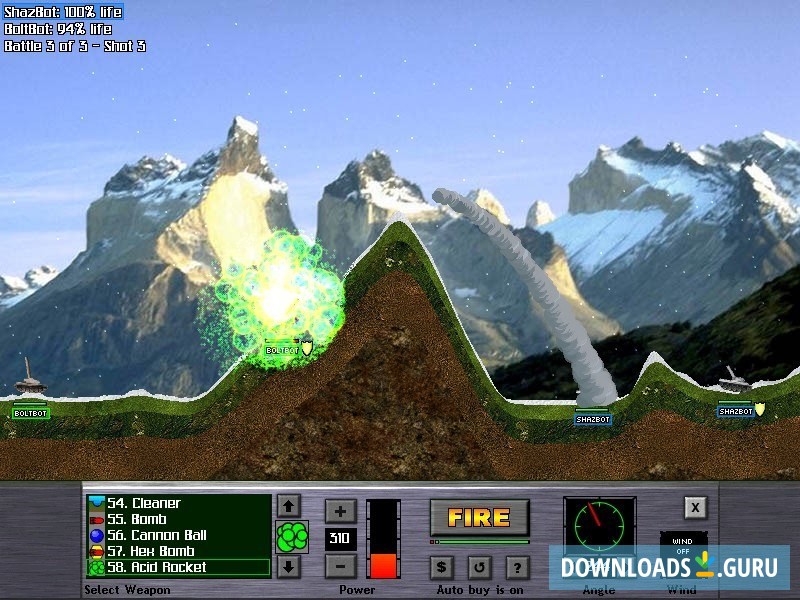Click the red power gauge bar
Viewport: 800px width, 600px height.
(383, 539)
